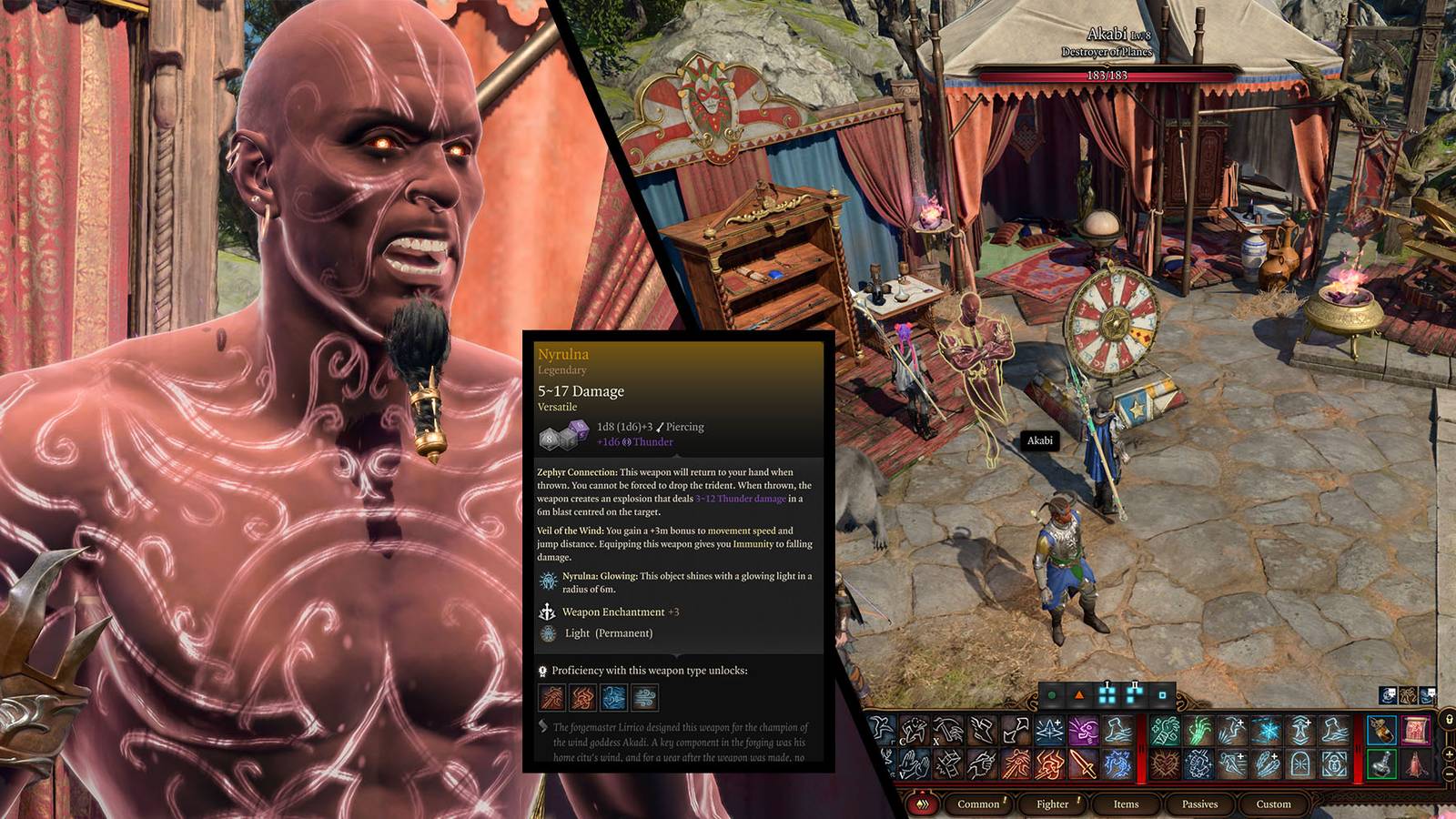Use the red scroll item in hotbar
The image size is (1456, 819).
point(1415,730)
